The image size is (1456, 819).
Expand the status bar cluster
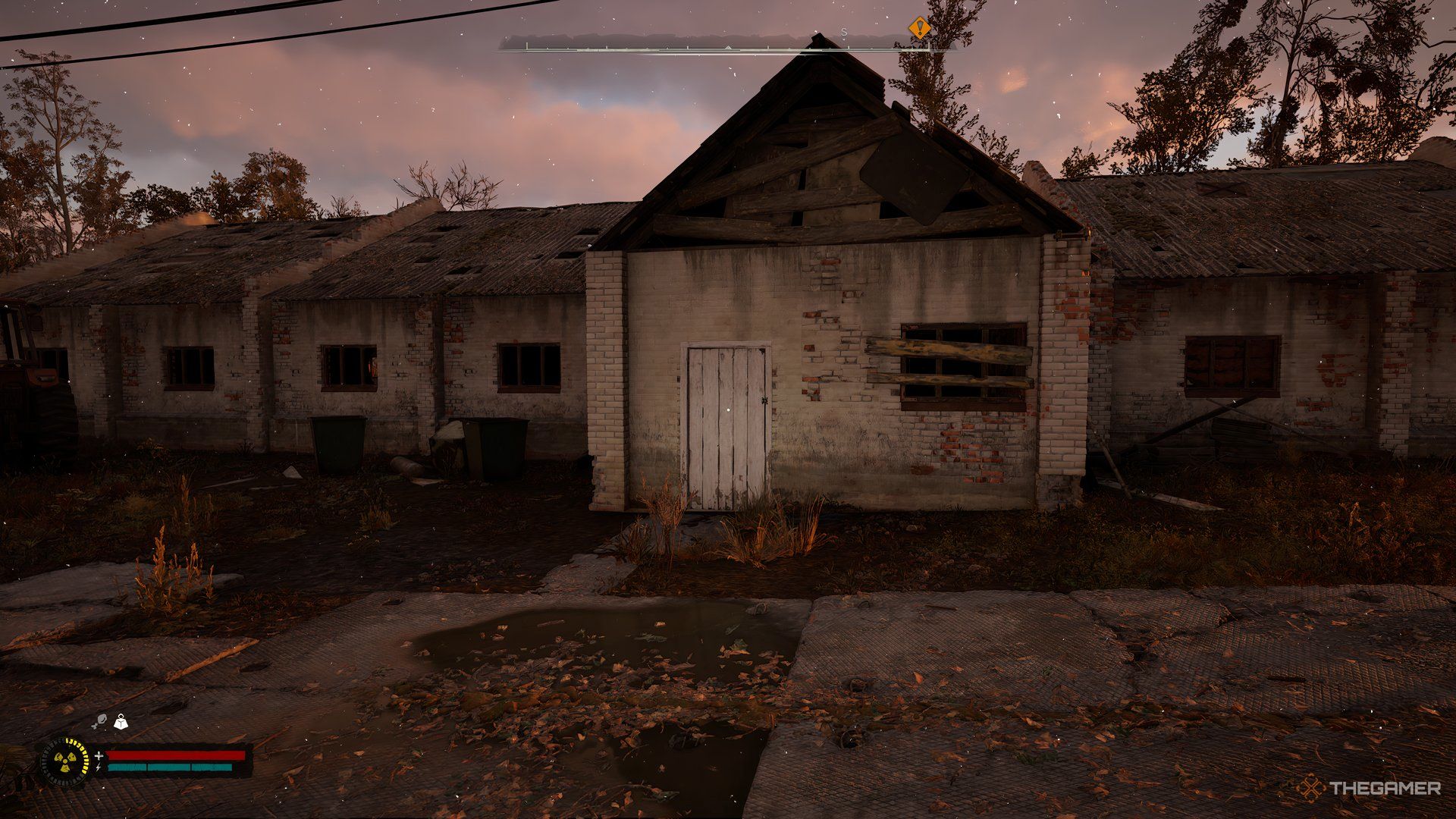tap(152, 762)
